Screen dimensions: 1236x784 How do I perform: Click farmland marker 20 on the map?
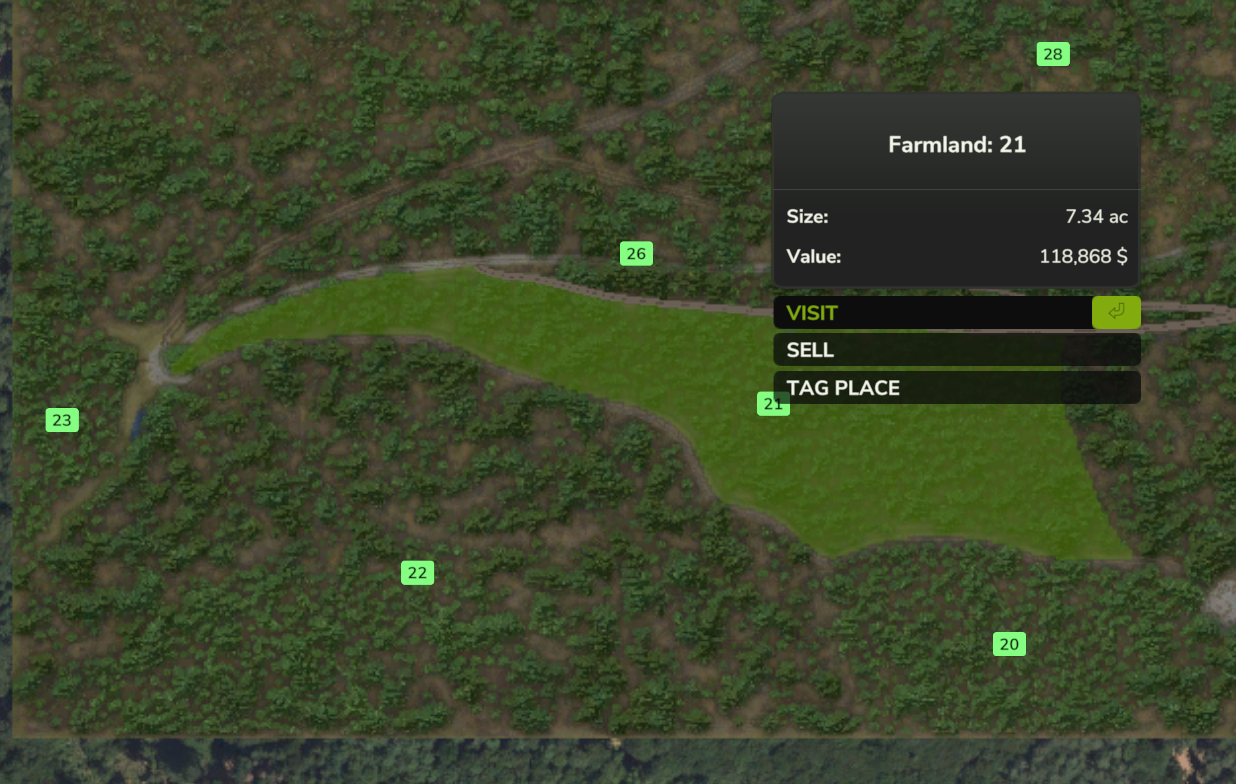1009,644
